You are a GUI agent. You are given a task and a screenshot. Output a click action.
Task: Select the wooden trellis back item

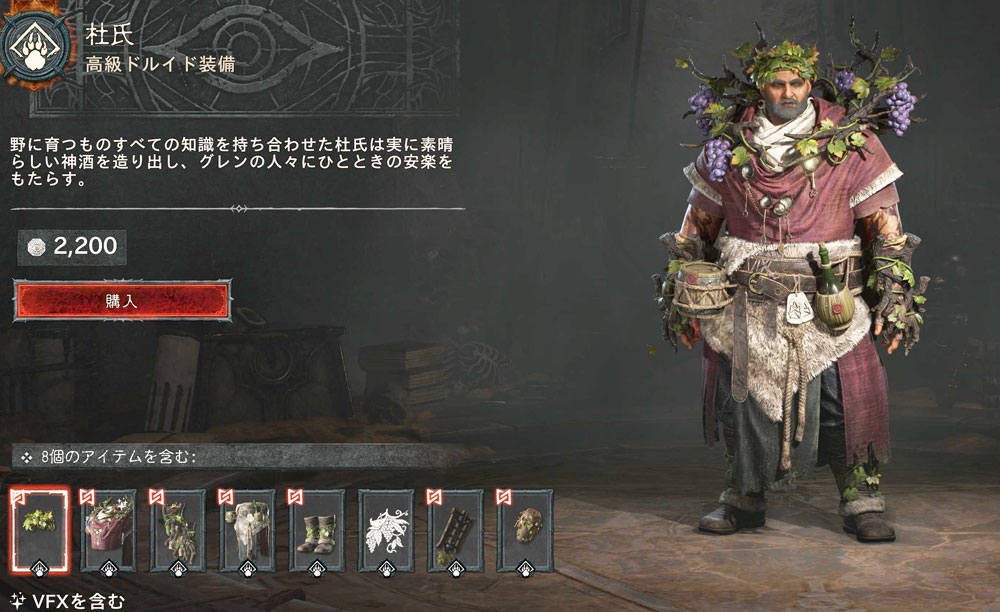455,529
